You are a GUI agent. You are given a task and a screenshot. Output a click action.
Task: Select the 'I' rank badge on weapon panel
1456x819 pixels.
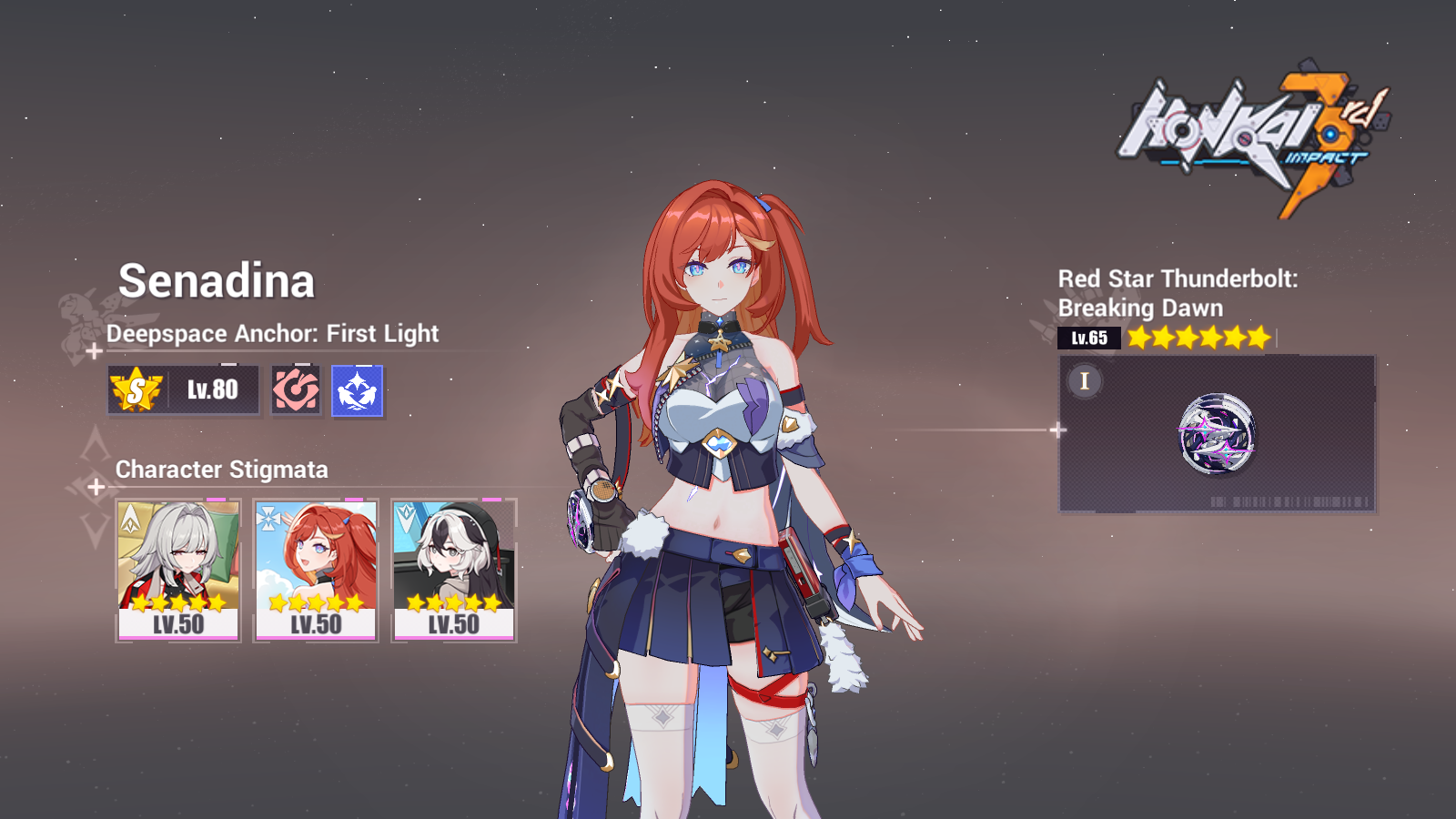[x=1083, y=382]
